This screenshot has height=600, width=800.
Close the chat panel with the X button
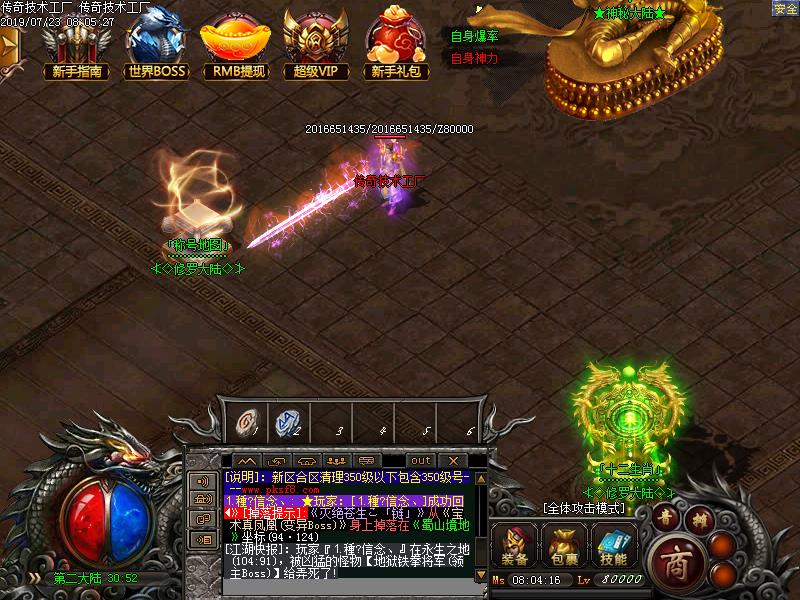(x=452, y=461)
